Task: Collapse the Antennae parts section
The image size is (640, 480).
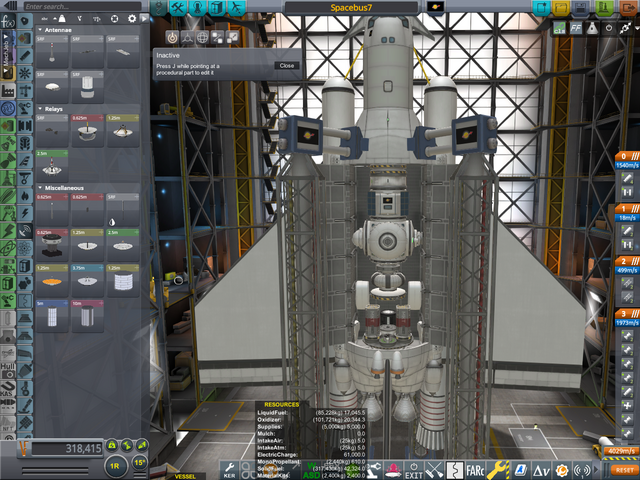Action: click(39, 30)
